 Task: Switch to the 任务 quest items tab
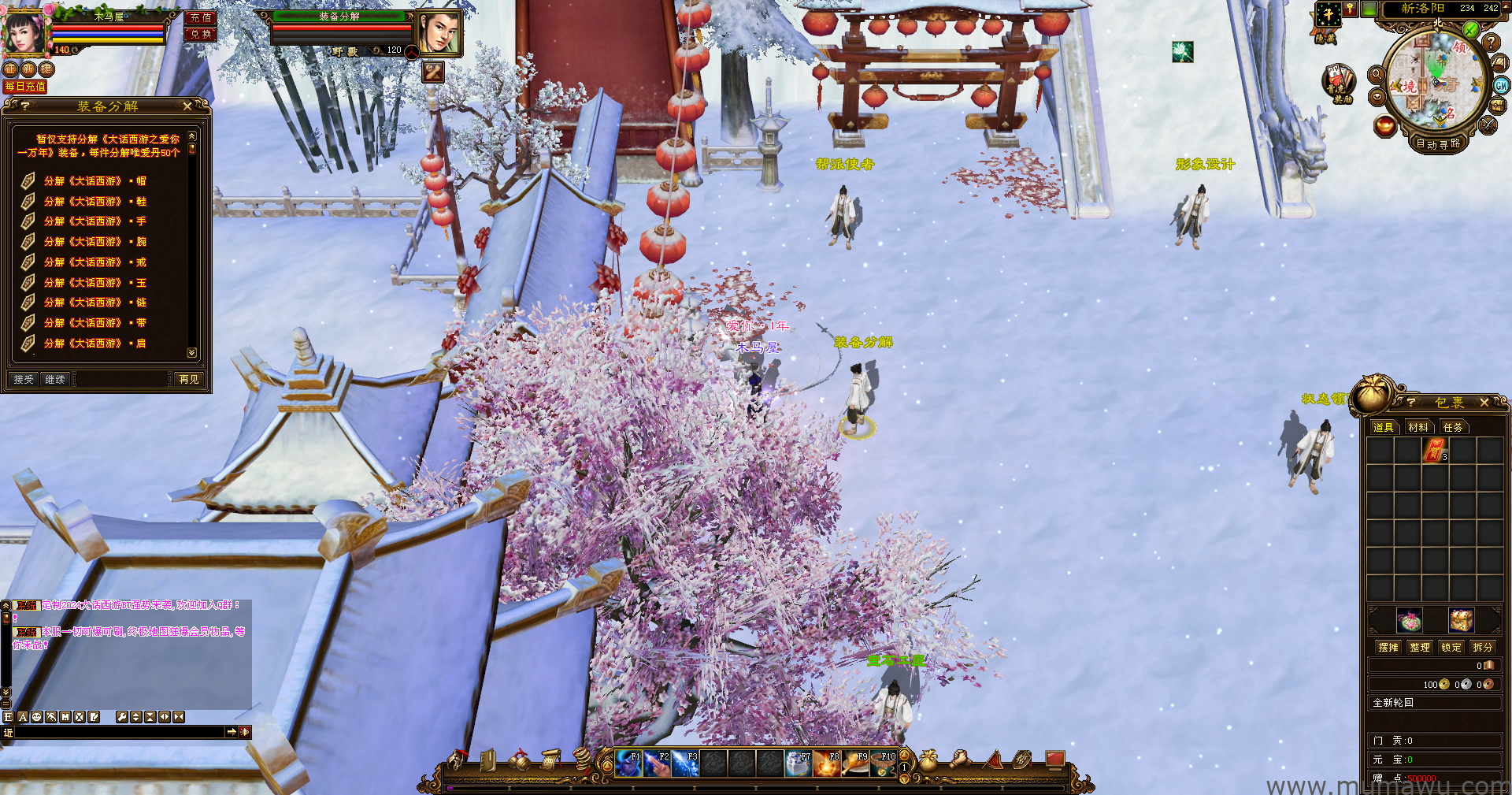(x=1453, y=427)
